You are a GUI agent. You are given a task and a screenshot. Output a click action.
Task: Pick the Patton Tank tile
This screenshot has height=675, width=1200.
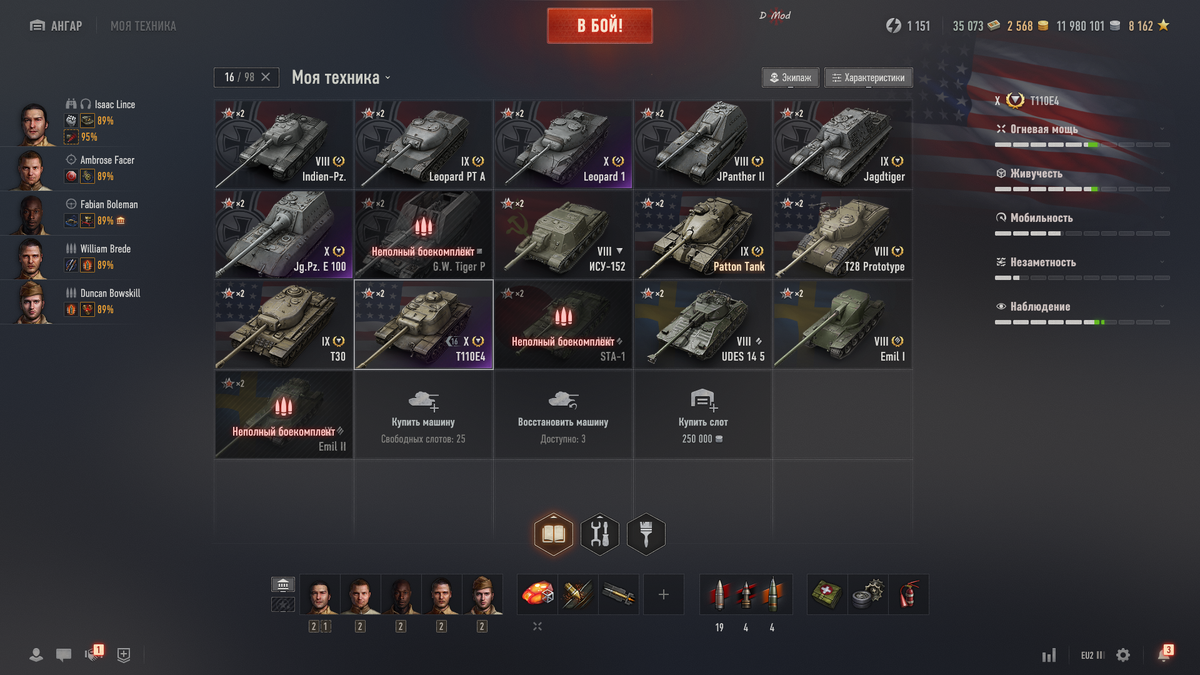703,234
